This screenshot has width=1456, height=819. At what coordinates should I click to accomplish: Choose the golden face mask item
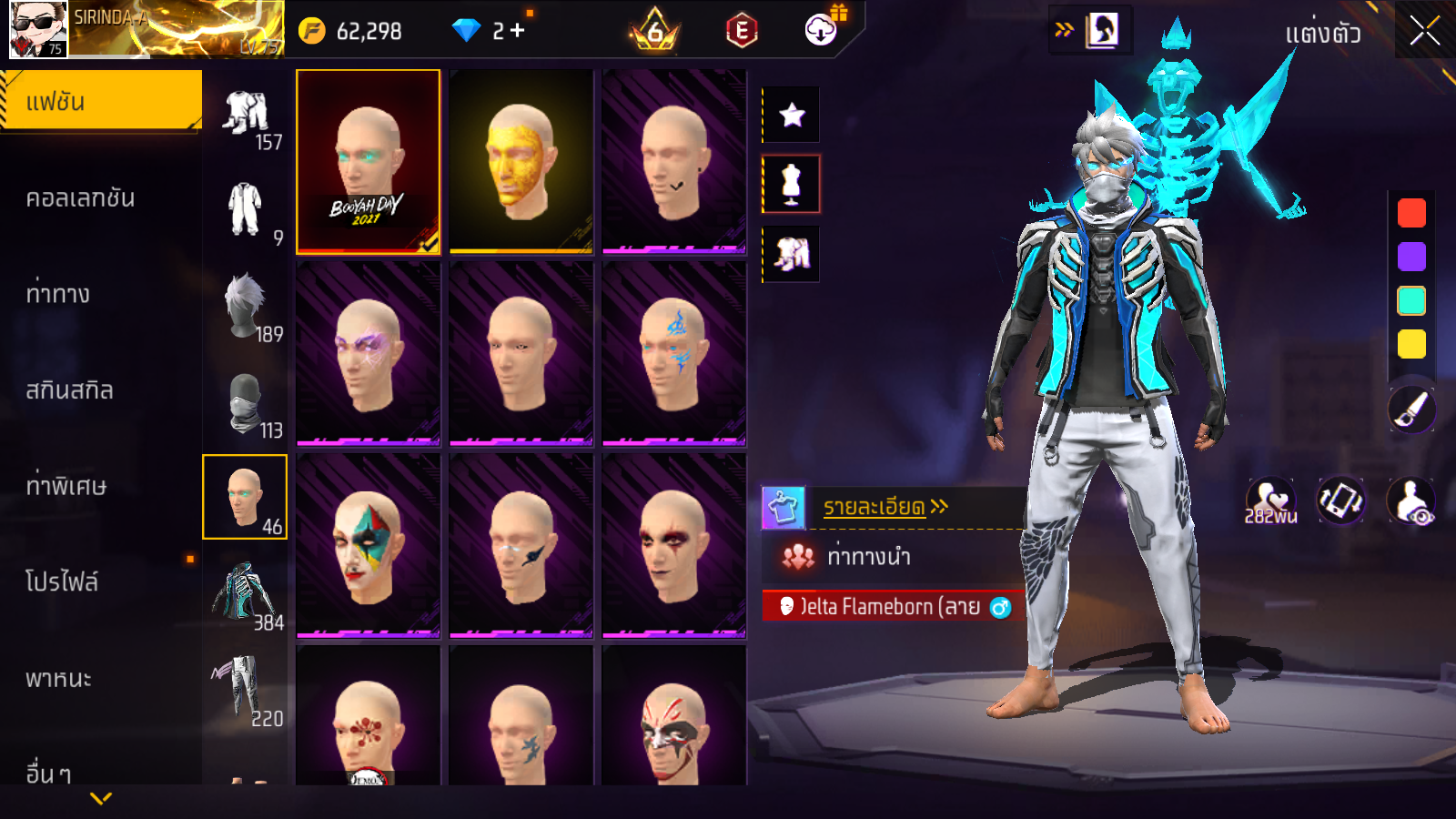521,161
